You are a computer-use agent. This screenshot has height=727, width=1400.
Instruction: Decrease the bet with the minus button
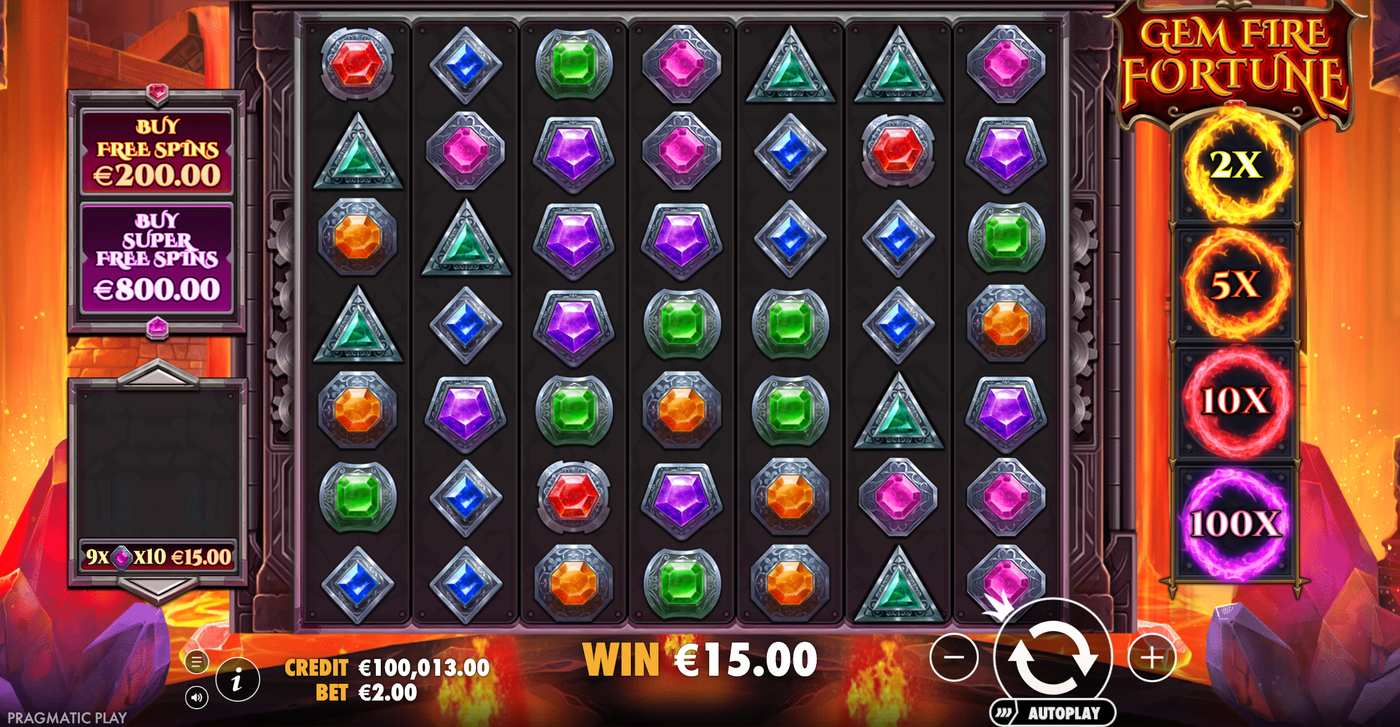point(957,659)
